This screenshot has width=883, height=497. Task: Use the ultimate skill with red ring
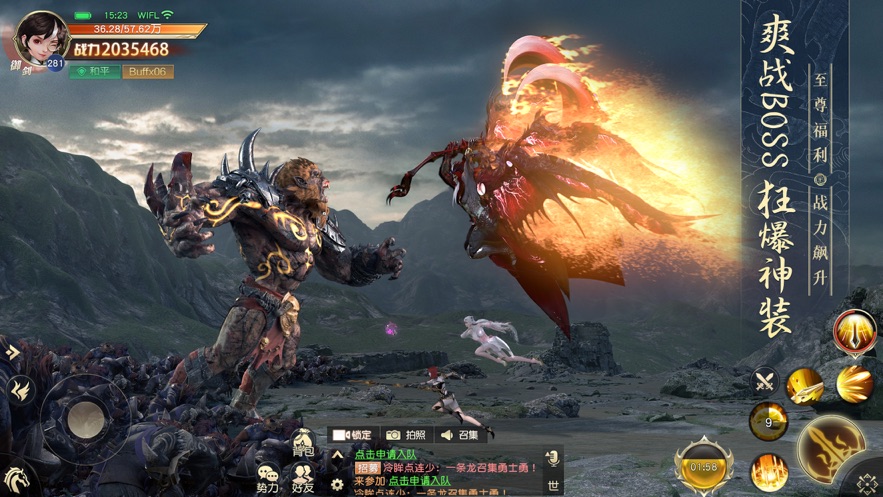click(x=854, y=330)
